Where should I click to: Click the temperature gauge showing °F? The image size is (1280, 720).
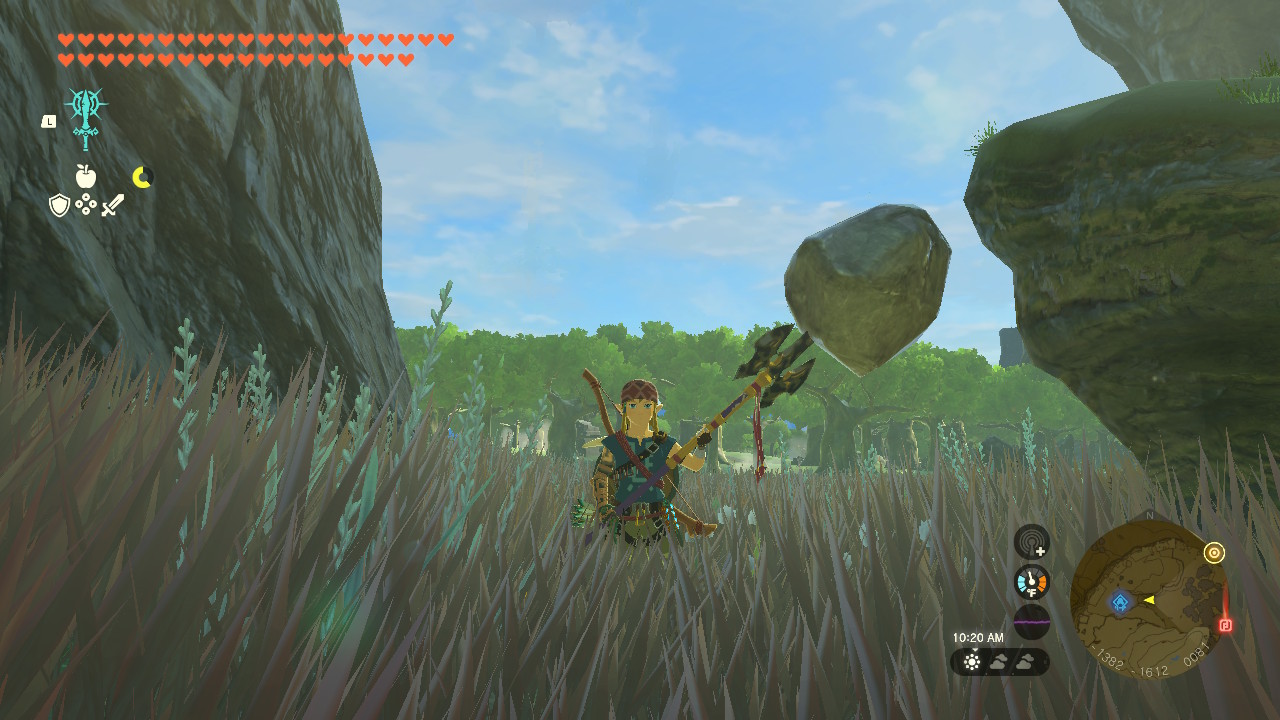click(x=1029, y=581)
